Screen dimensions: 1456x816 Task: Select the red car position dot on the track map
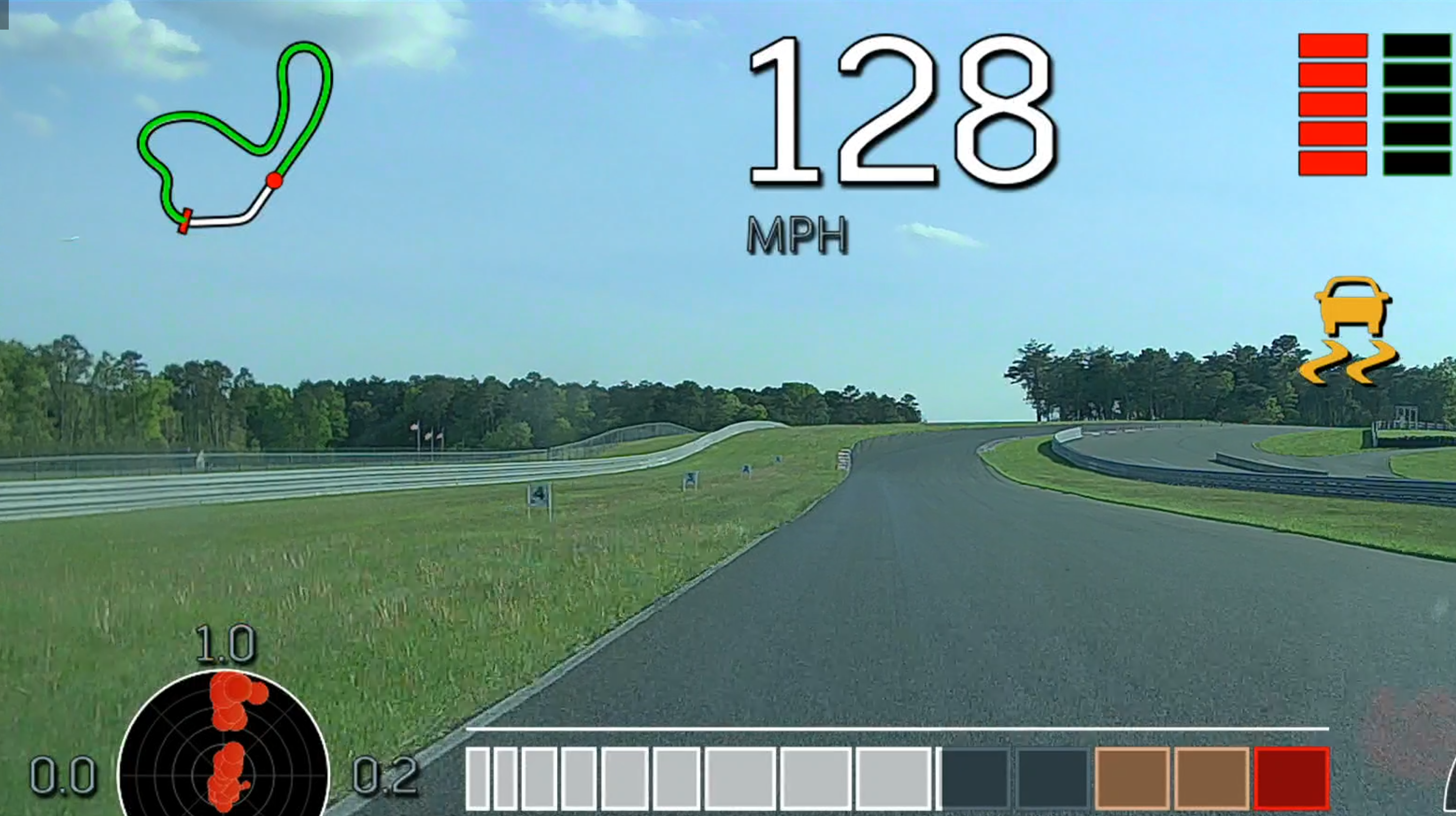pos(275,181)
